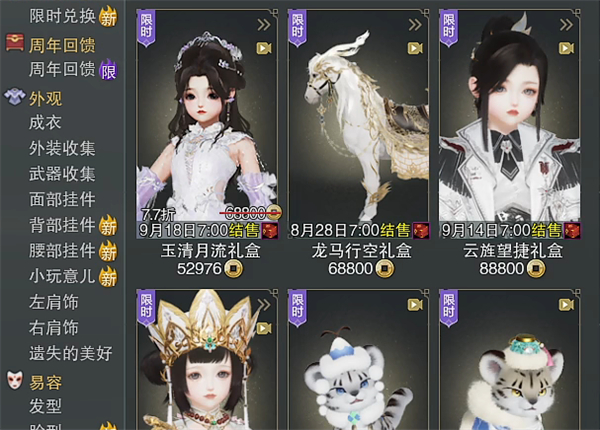
Task: Browse the 发型 hairstyle category
Action: click(45, 406)
